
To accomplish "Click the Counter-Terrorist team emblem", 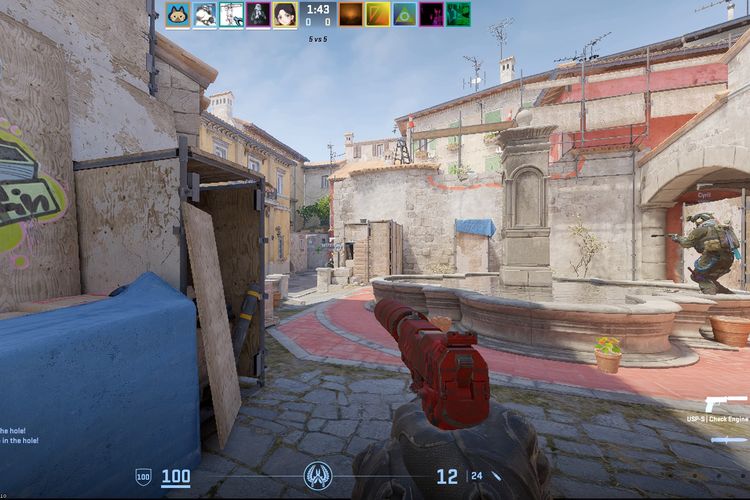I will point(319,474).
